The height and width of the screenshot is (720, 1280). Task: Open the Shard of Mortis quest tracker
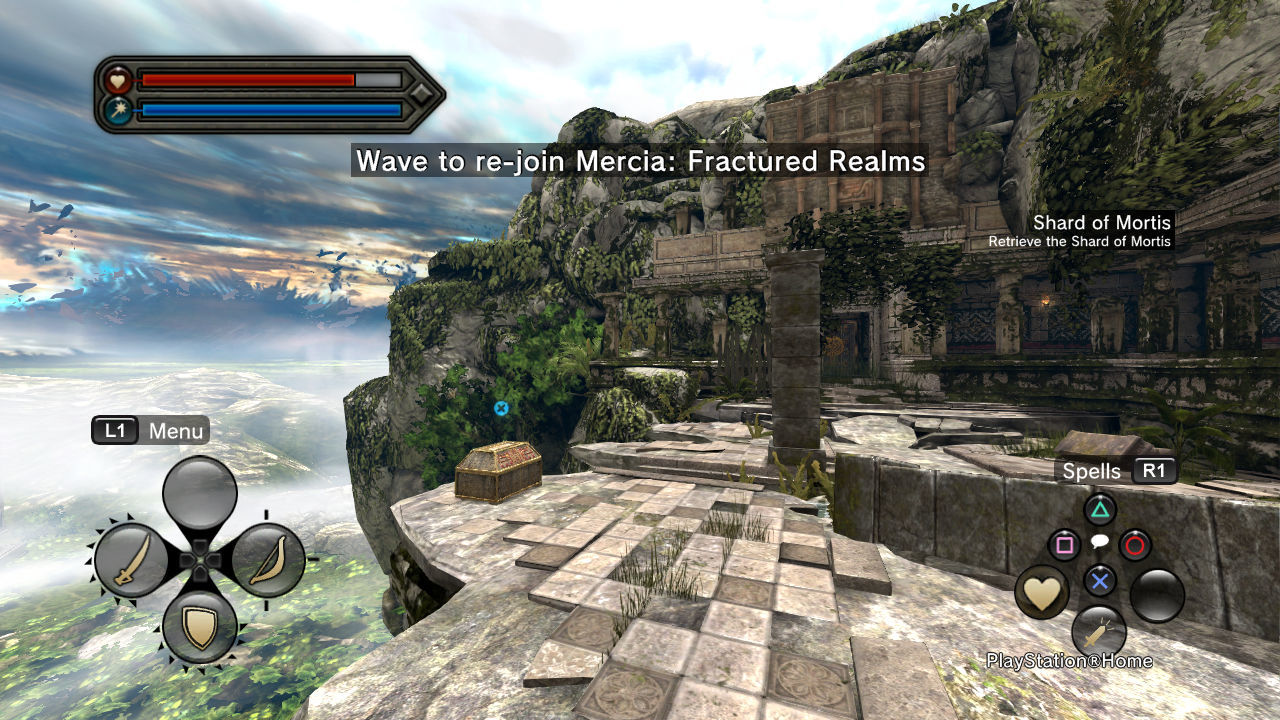pyautogui.click(x=1087, y=230)
